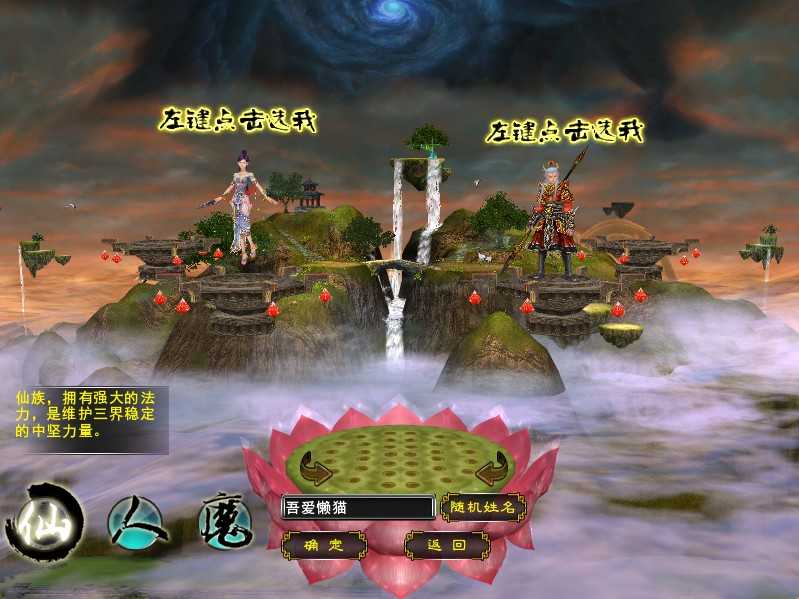Go back using the 返回 button

(x=446, y=545)
